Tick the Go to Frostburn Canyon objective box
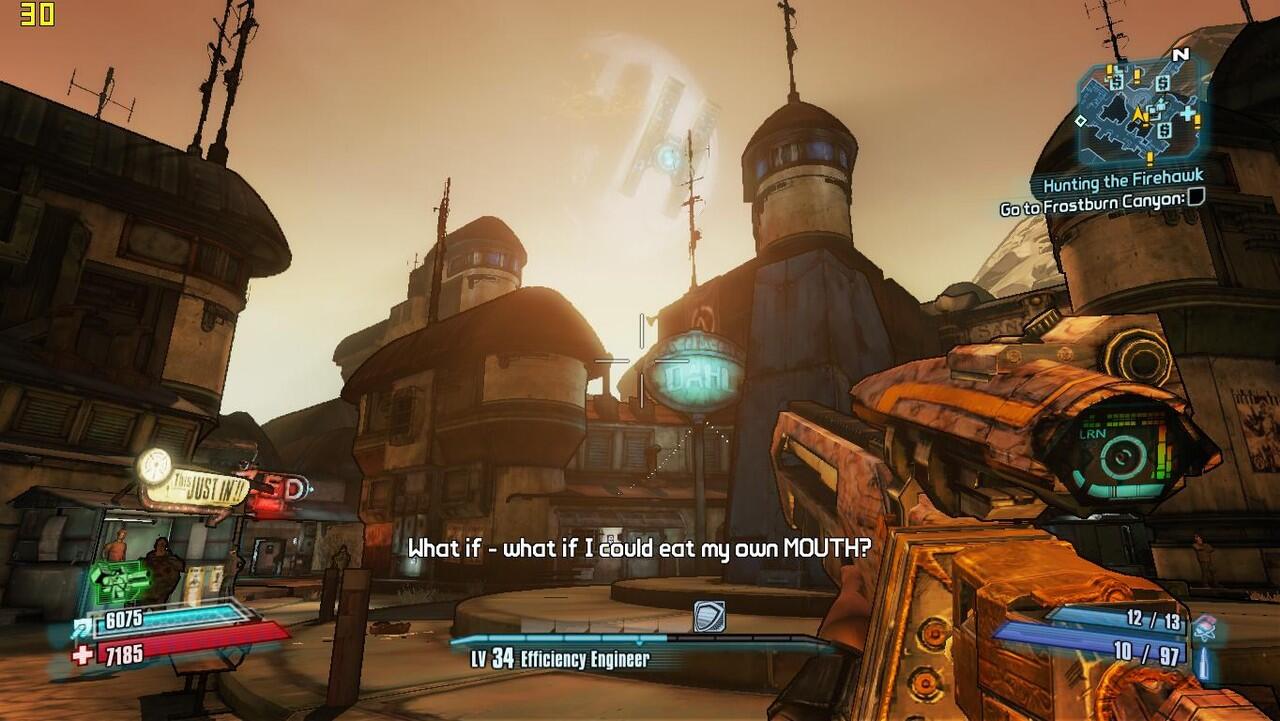The width and height of the screenshot is (1280, 721). point(1195,199)
